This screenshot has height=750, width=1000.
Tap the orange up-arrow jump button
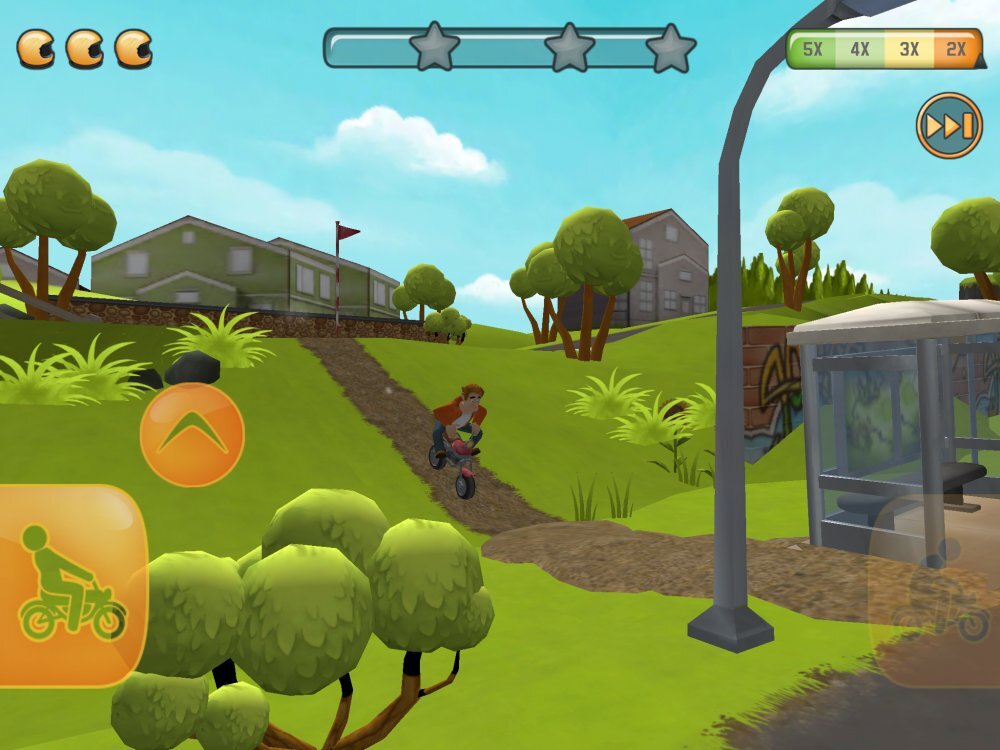tap(192, 435)
